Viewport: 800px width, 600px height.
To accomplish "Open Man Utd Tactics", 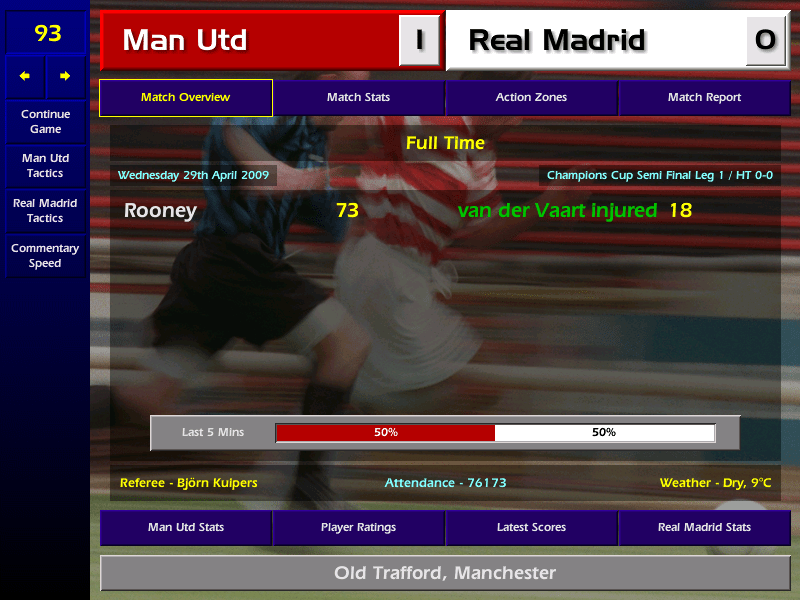I will (45, 166).
